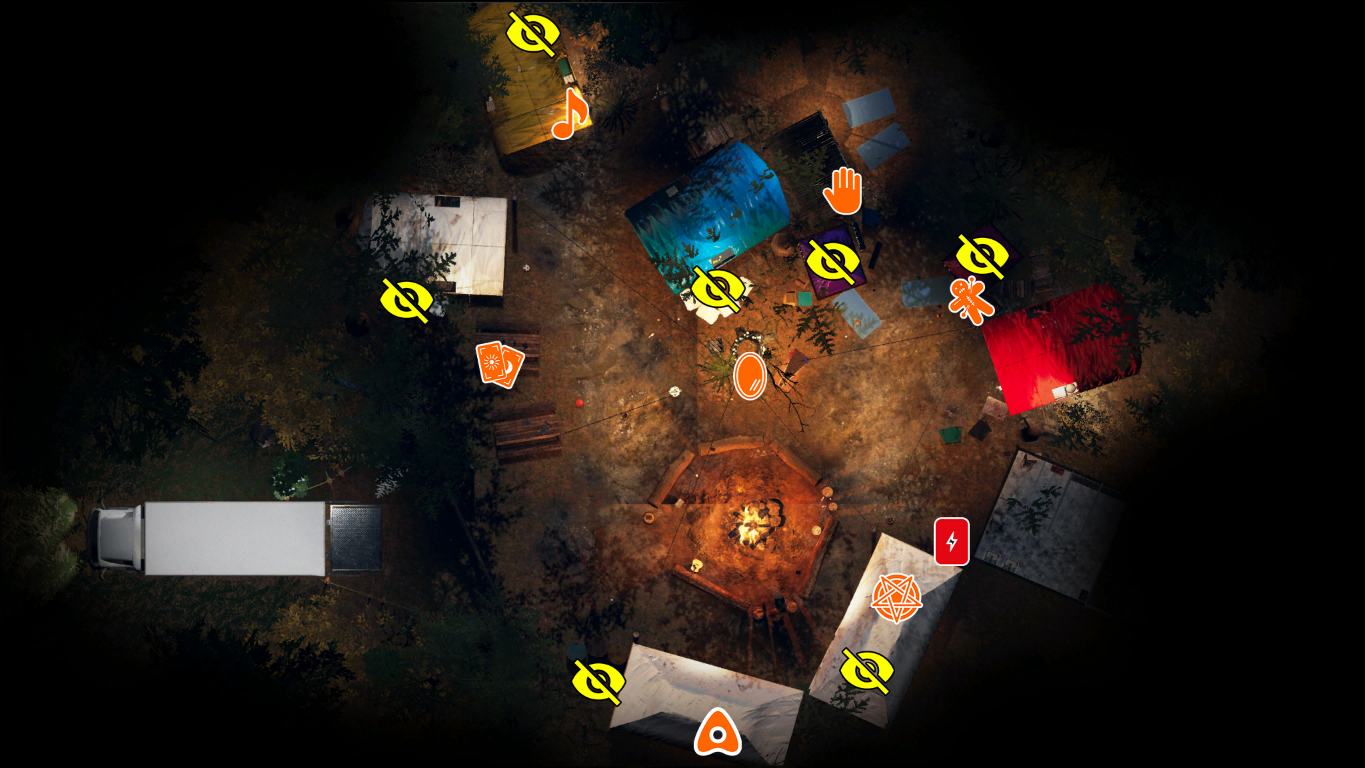Select the hidden-eye marker below the pentagram
The image size is (1365, 768).
(x=866, y=670)
